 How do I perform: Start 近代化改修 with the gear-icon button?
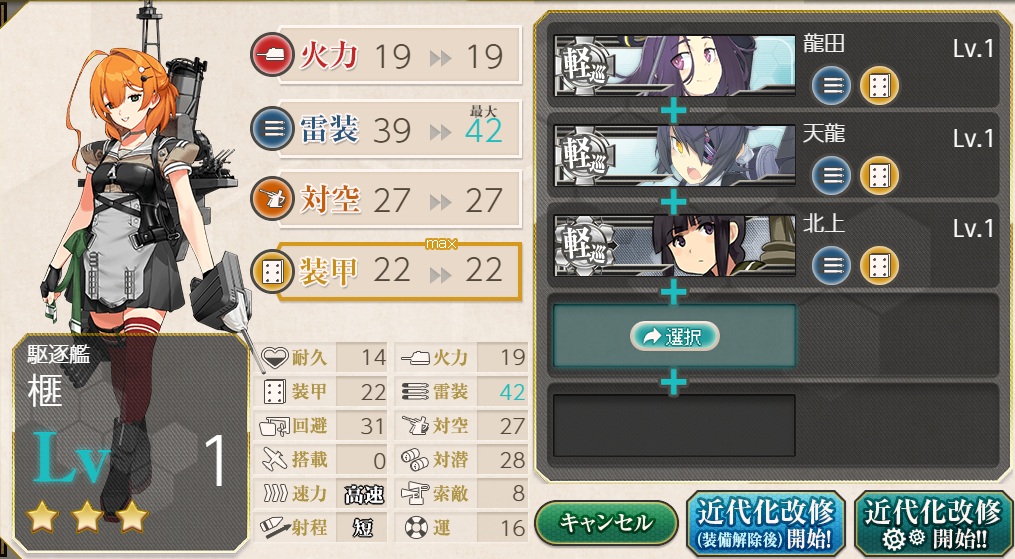click(x=934, y=523)
